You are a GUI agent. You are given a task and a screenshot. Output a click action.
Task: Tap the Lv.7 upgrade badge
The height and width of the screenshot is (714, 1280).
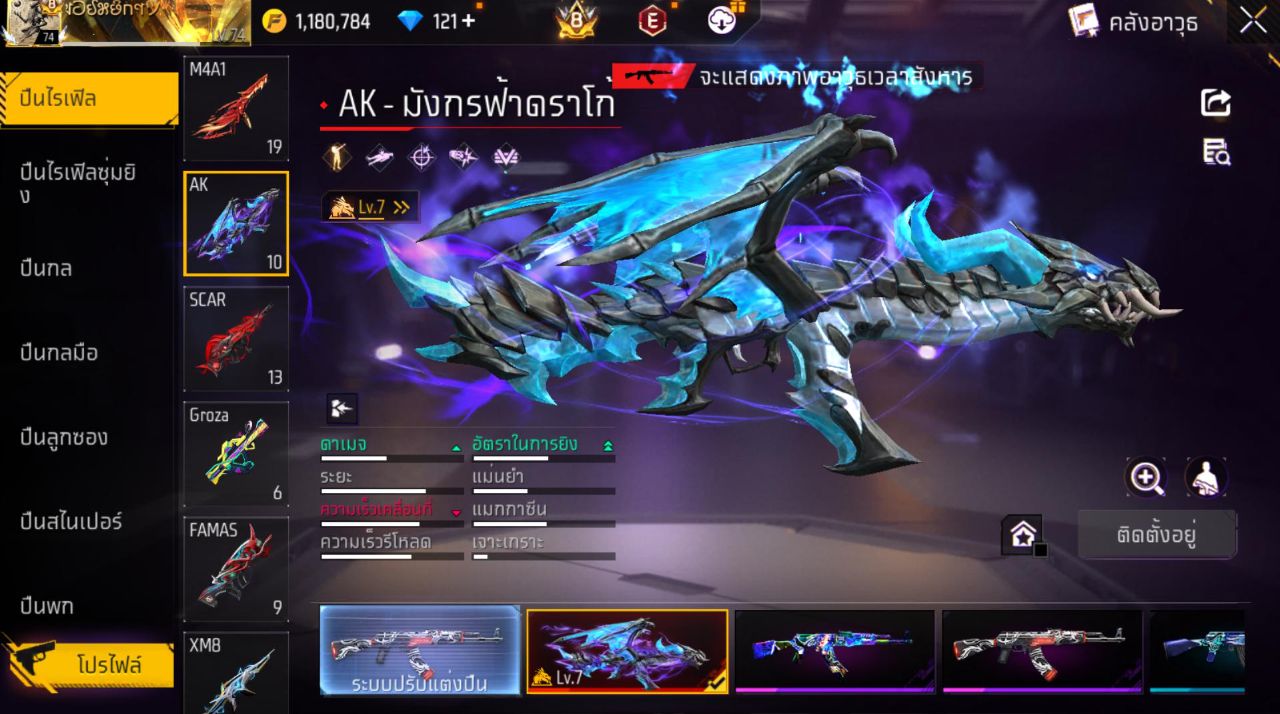point(370,207)
